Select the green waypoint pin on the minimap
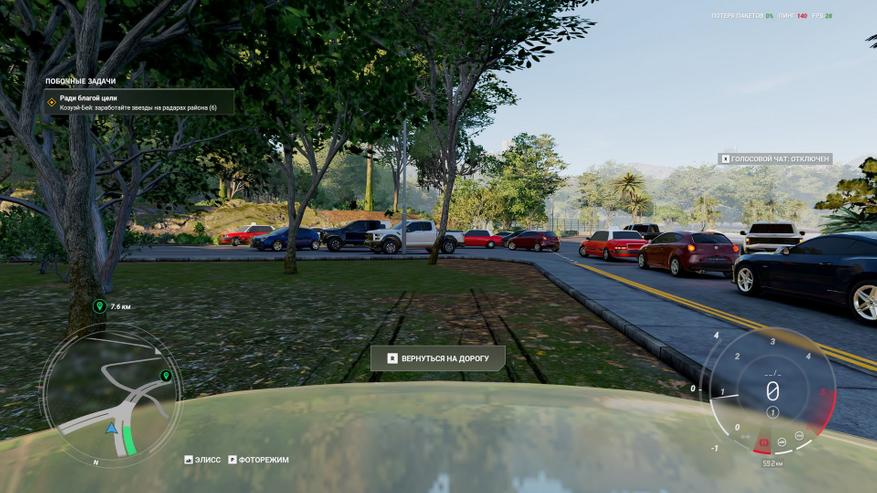 click(x=165, y=376)
